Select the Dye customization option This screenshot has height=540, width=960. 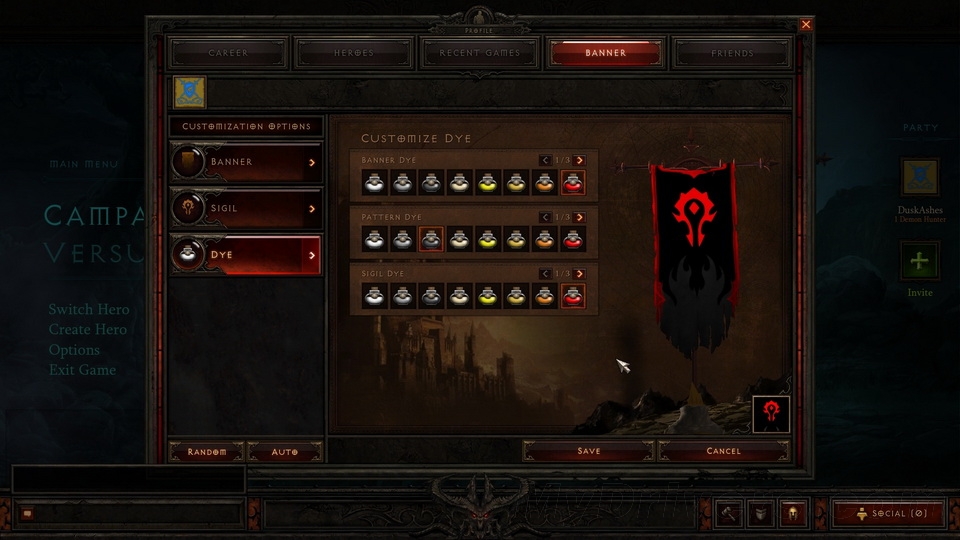tap(246, 256)
